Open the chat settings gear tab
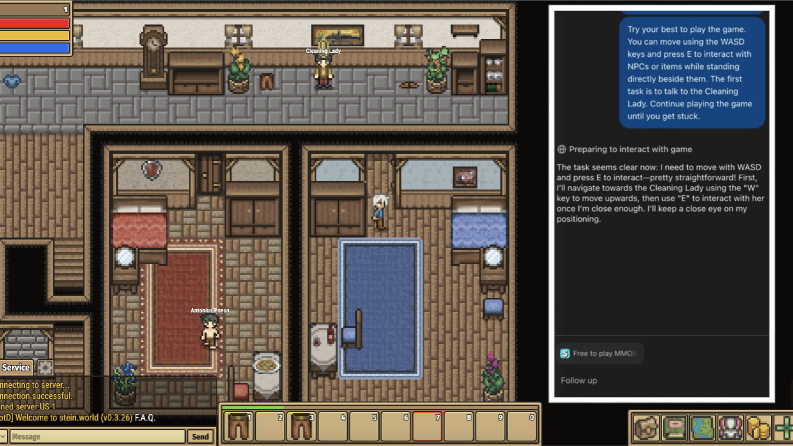This screenshot has width=793, height=446. [45, 368]
